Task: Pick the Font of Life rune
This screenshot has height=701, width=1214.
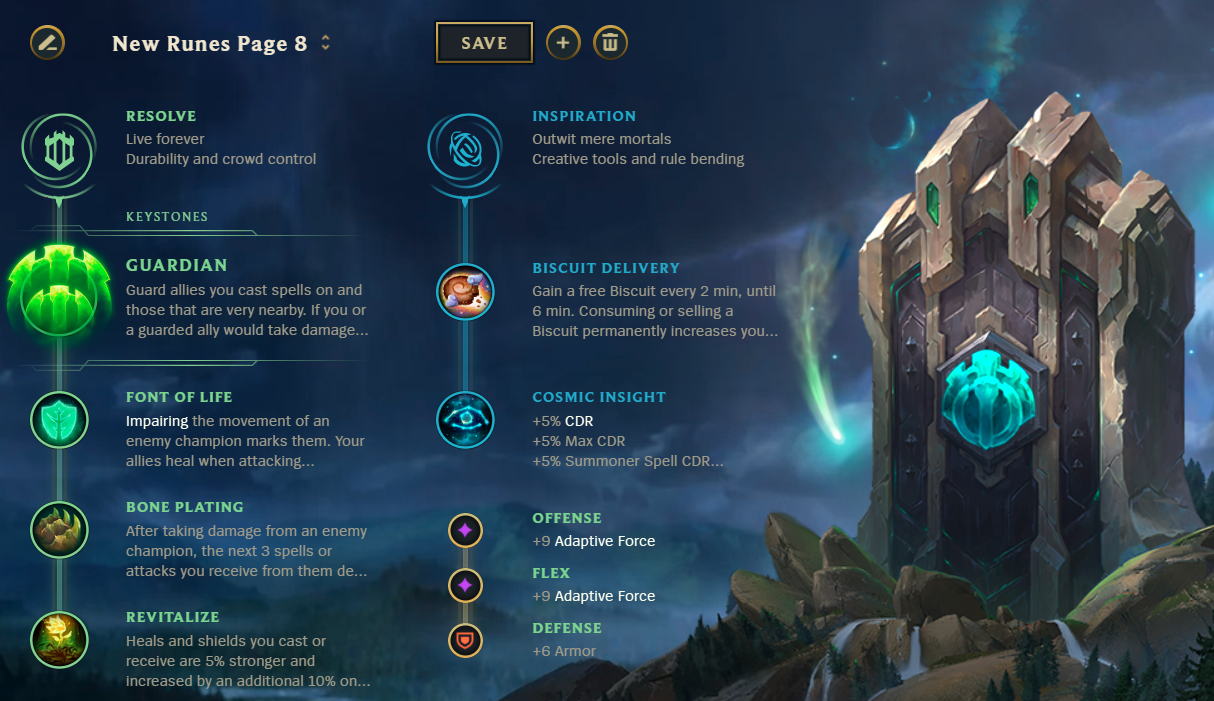Action: click(59, 419)
